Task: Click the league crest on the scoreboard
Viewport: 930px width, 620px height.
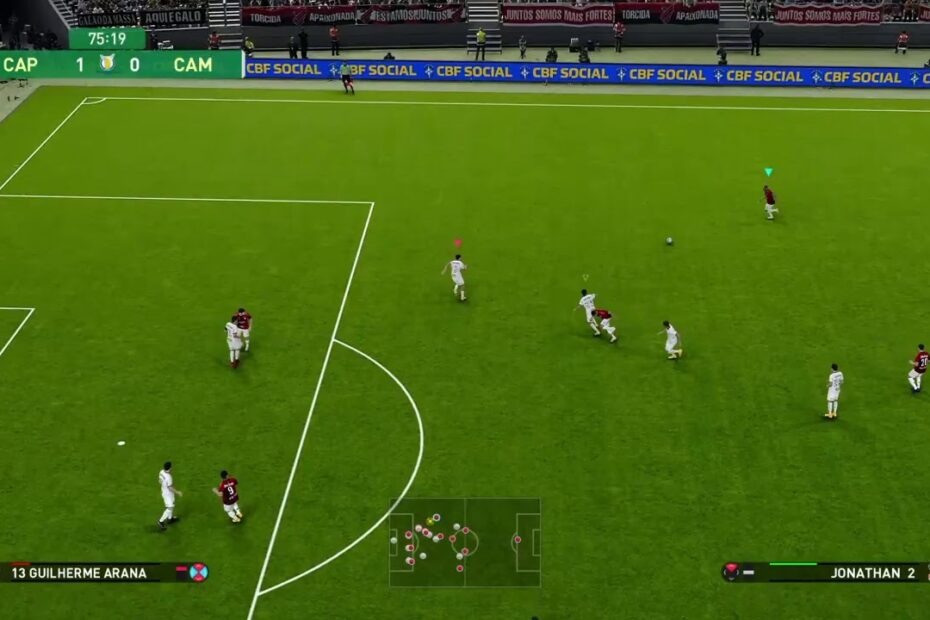Action: pos(107,64)
